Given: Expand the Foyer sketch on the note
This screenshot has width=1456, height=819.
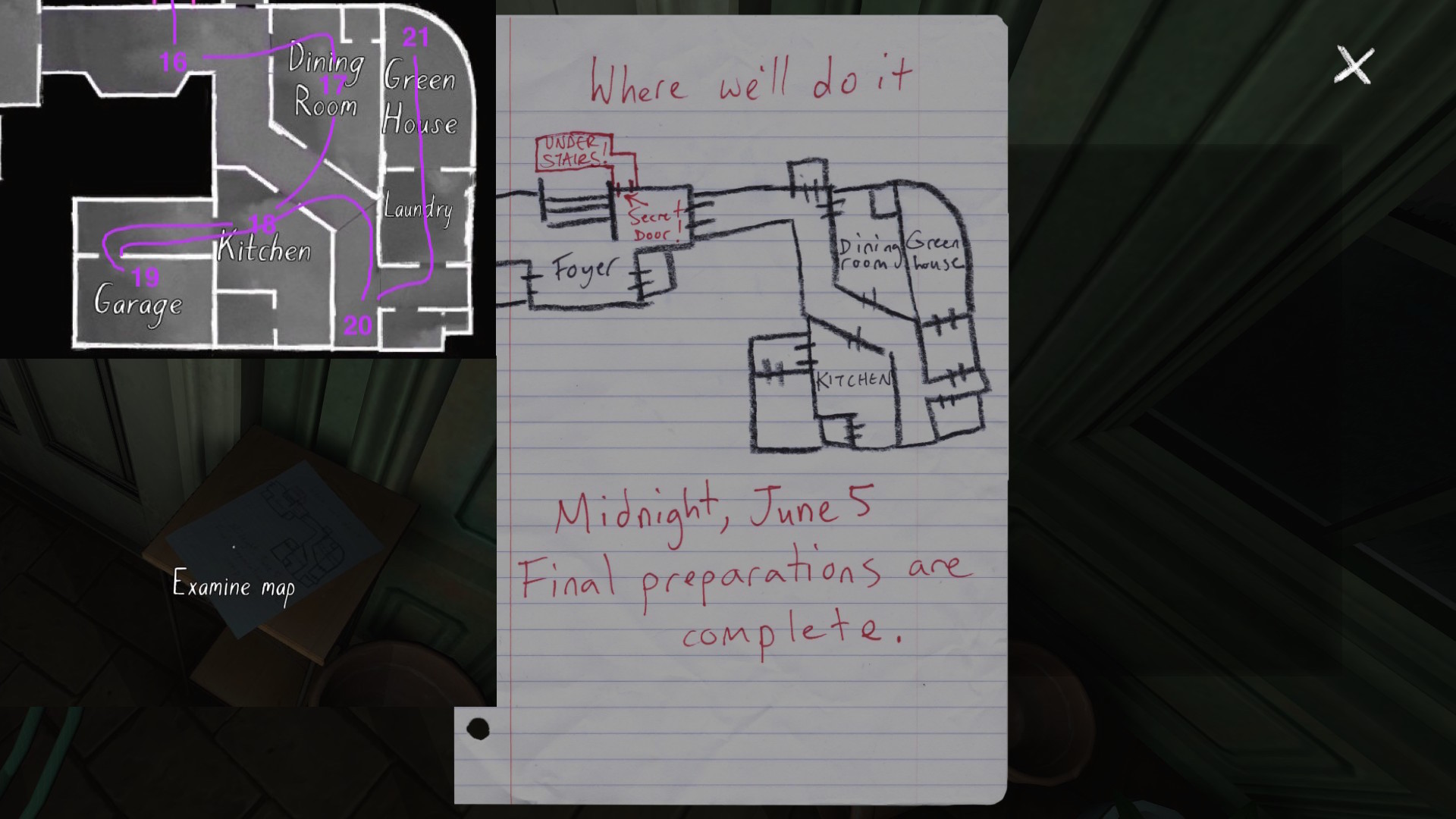Looking at the screenshot, I should (585, 267).
